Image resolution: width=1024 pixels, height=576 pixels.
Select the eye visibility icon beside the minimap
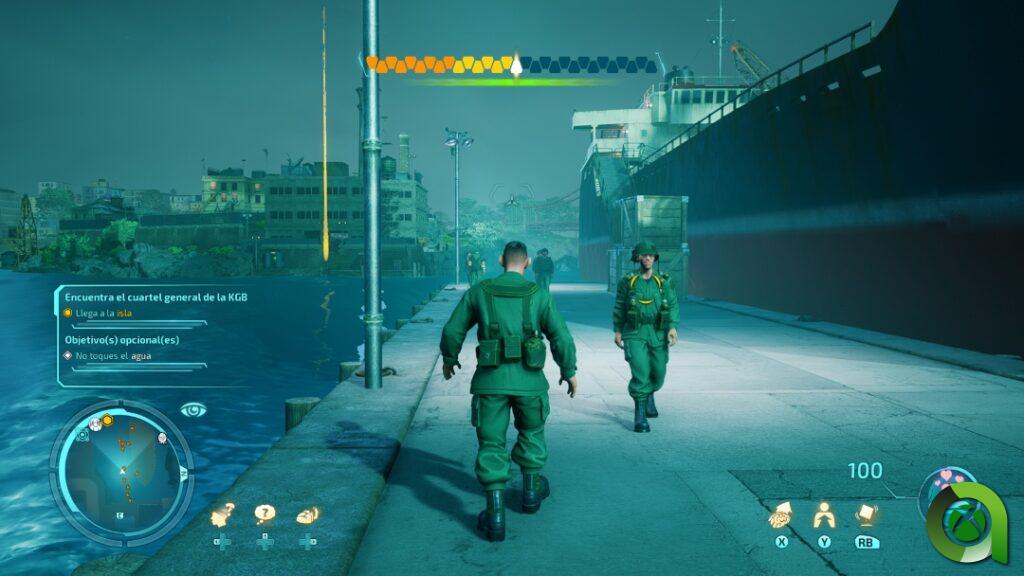coord(193,409)
